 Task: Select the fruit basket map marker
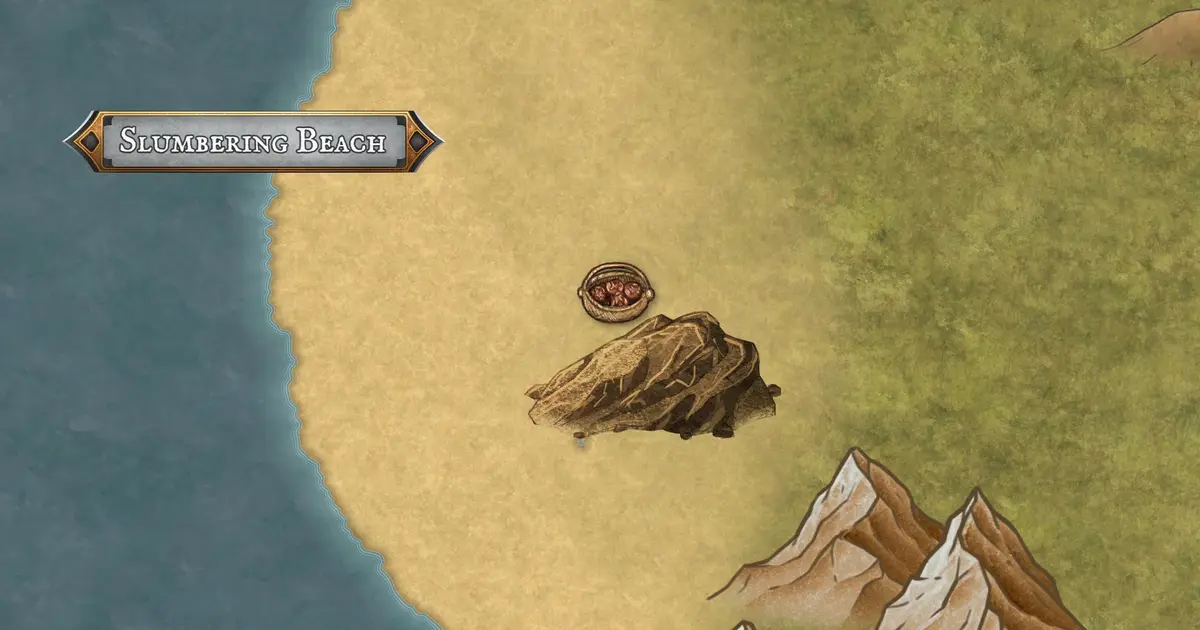[x=614, y=293]
